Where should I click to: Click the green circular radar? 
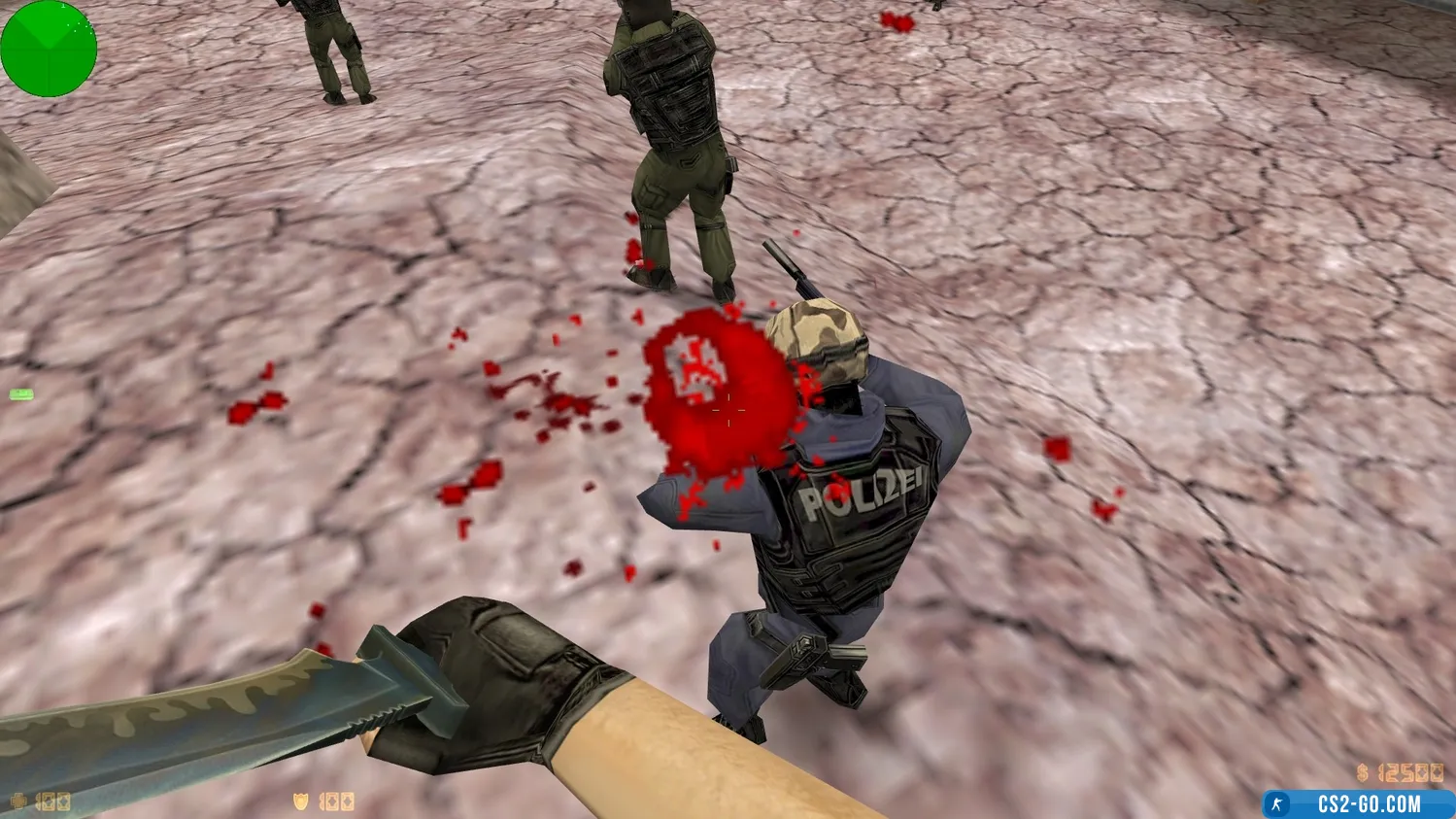(48, 48)
